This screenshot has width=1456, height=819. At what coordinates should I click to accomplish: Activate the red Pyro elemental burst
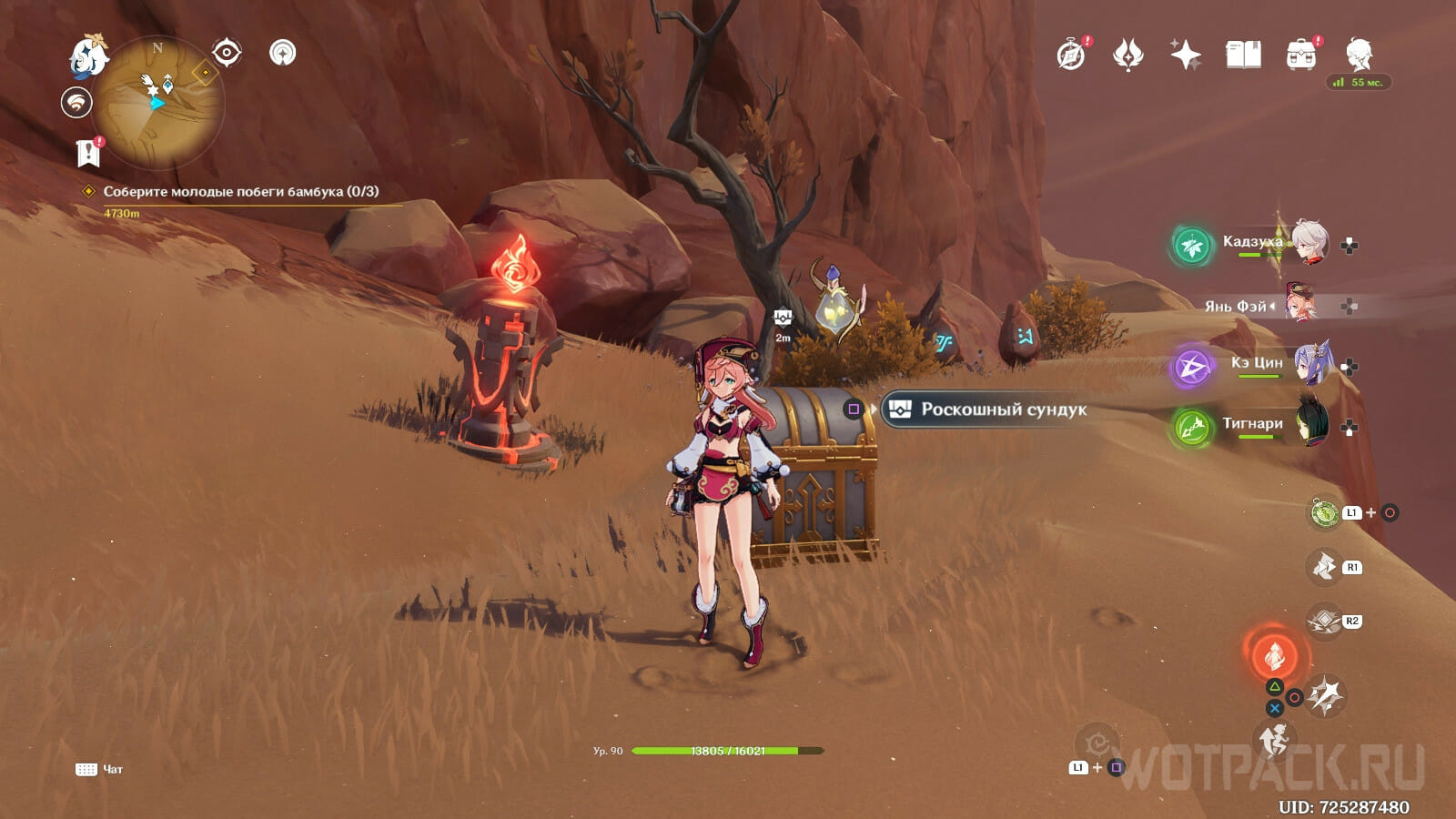pos(1274,653)
